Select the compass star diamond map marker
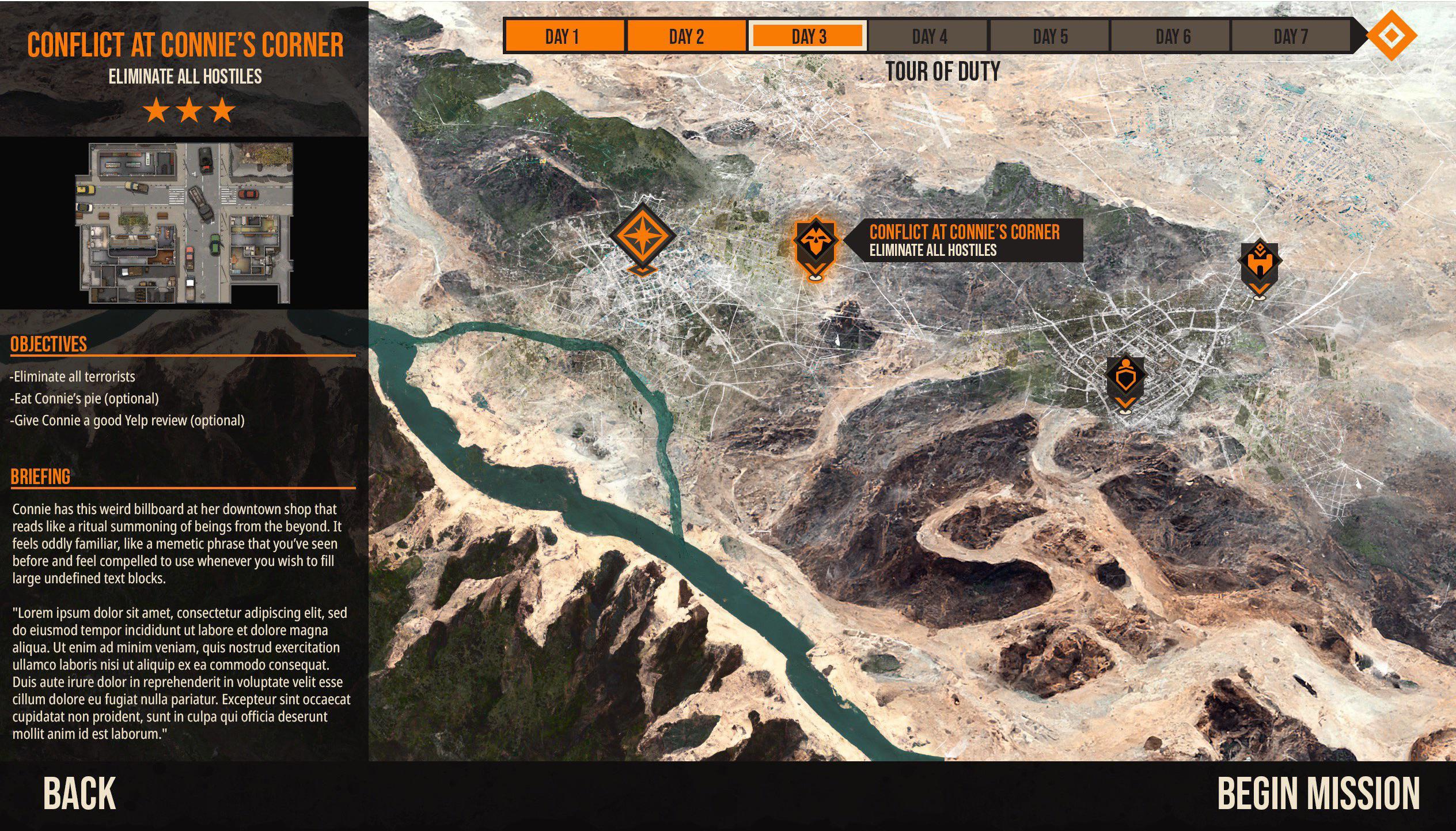Screen dimensions: 1456x831 coord(642,236)
